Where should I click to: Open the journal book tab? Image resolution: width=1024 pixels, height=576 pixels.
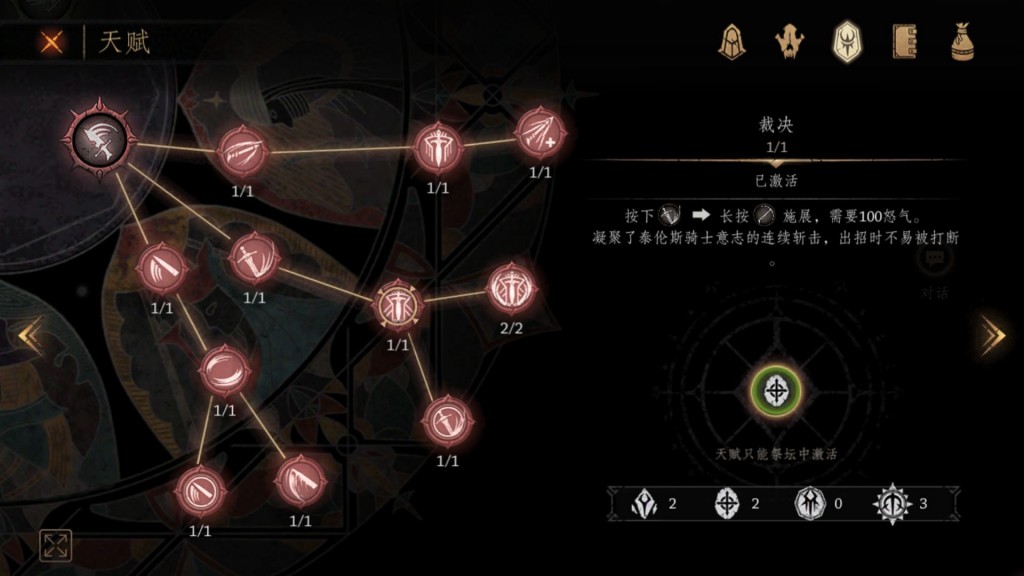tap(905, 42)
